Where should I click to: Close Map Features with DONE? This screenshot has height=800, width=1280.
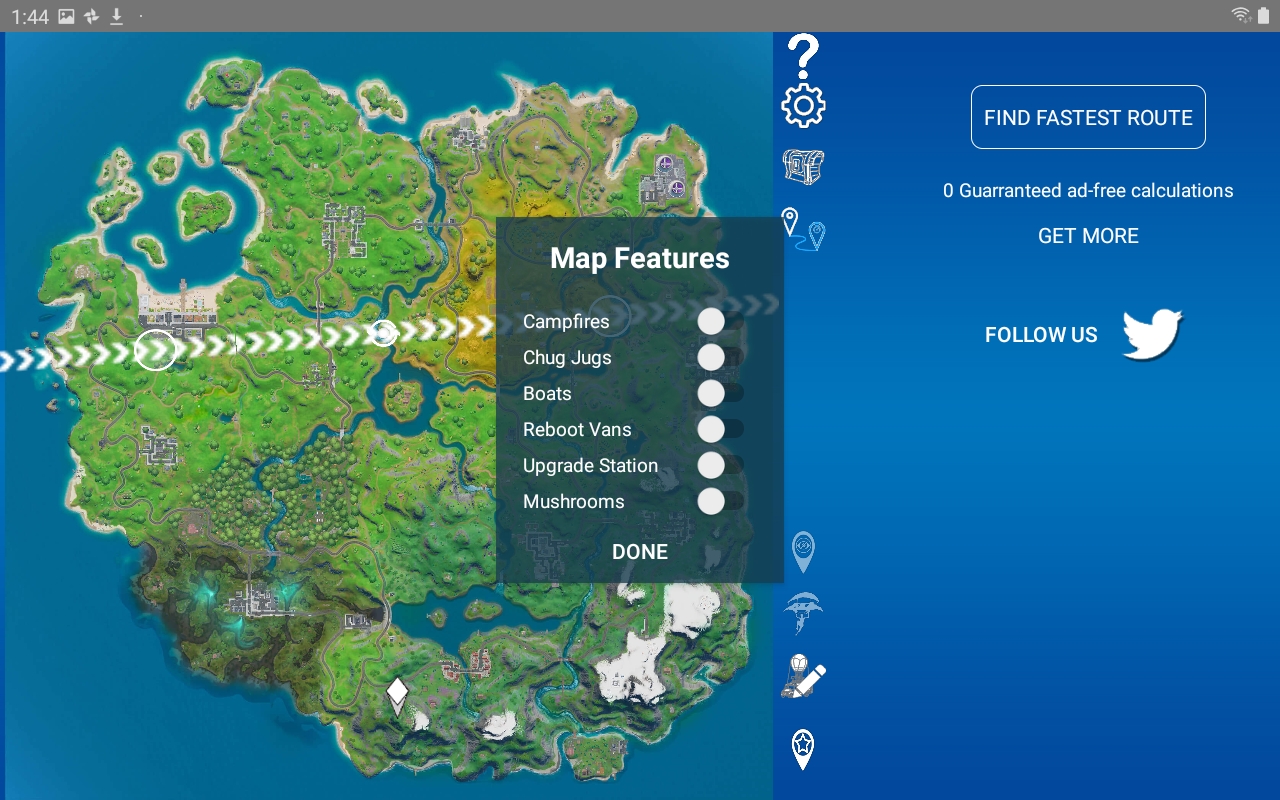coord(640,552)
